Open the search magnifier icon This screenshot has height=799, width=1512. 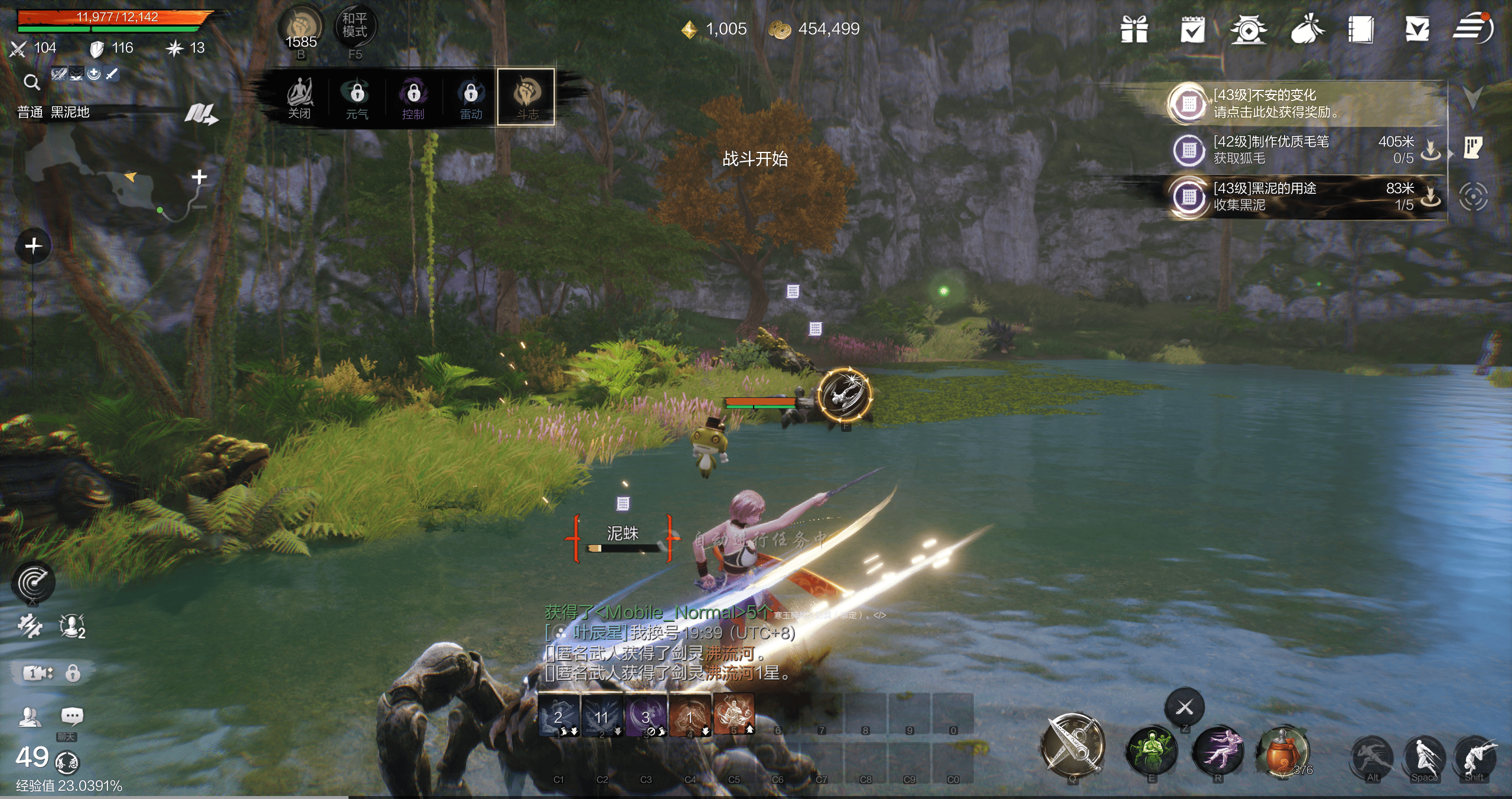point(32,82)
